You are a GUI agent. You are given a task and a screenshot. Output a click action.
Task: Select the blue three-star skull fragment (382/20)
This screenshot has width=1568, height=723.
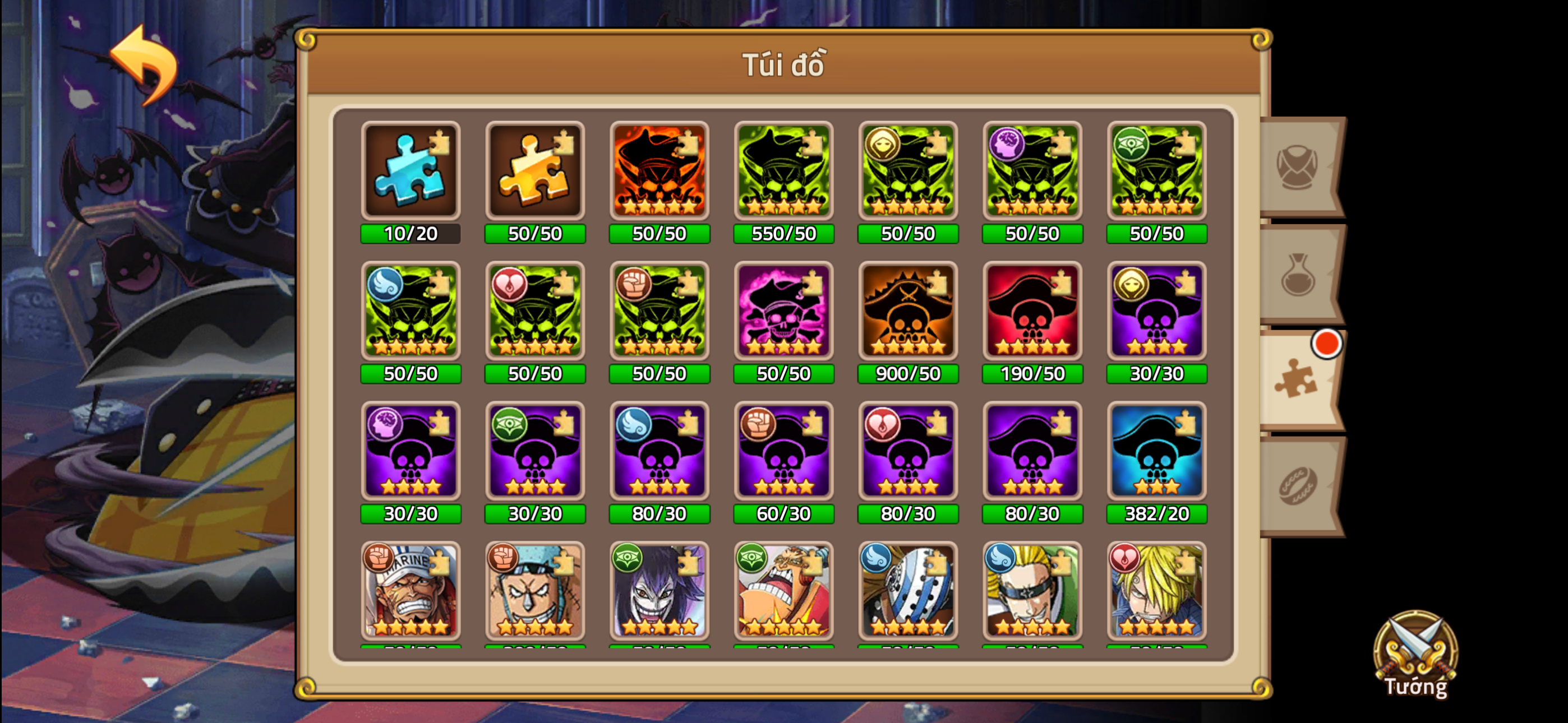click(x=1156, y=452)
